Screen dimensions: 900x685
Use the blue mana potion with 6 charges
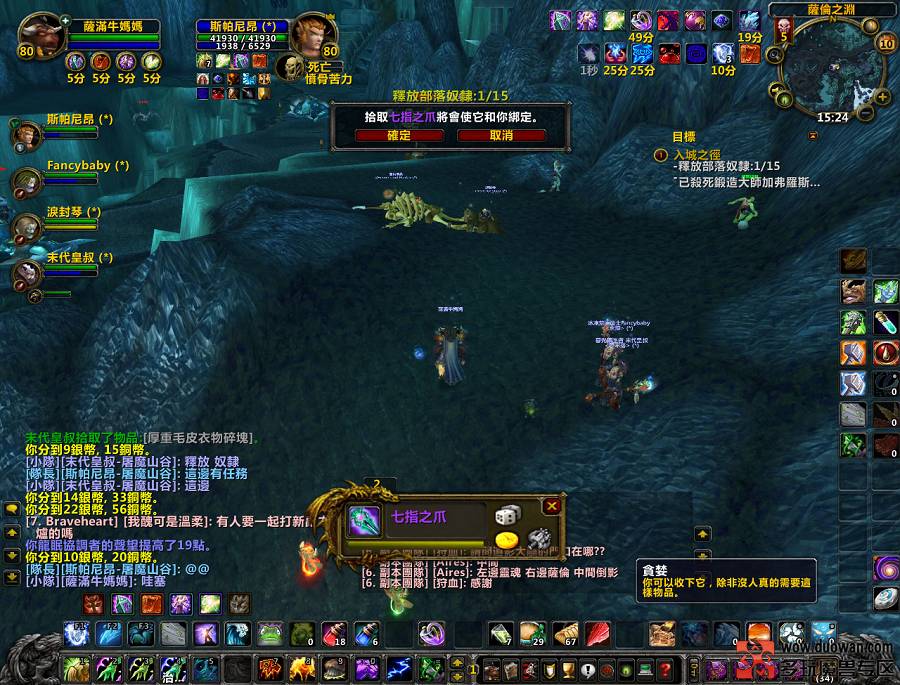coord(366,634)
